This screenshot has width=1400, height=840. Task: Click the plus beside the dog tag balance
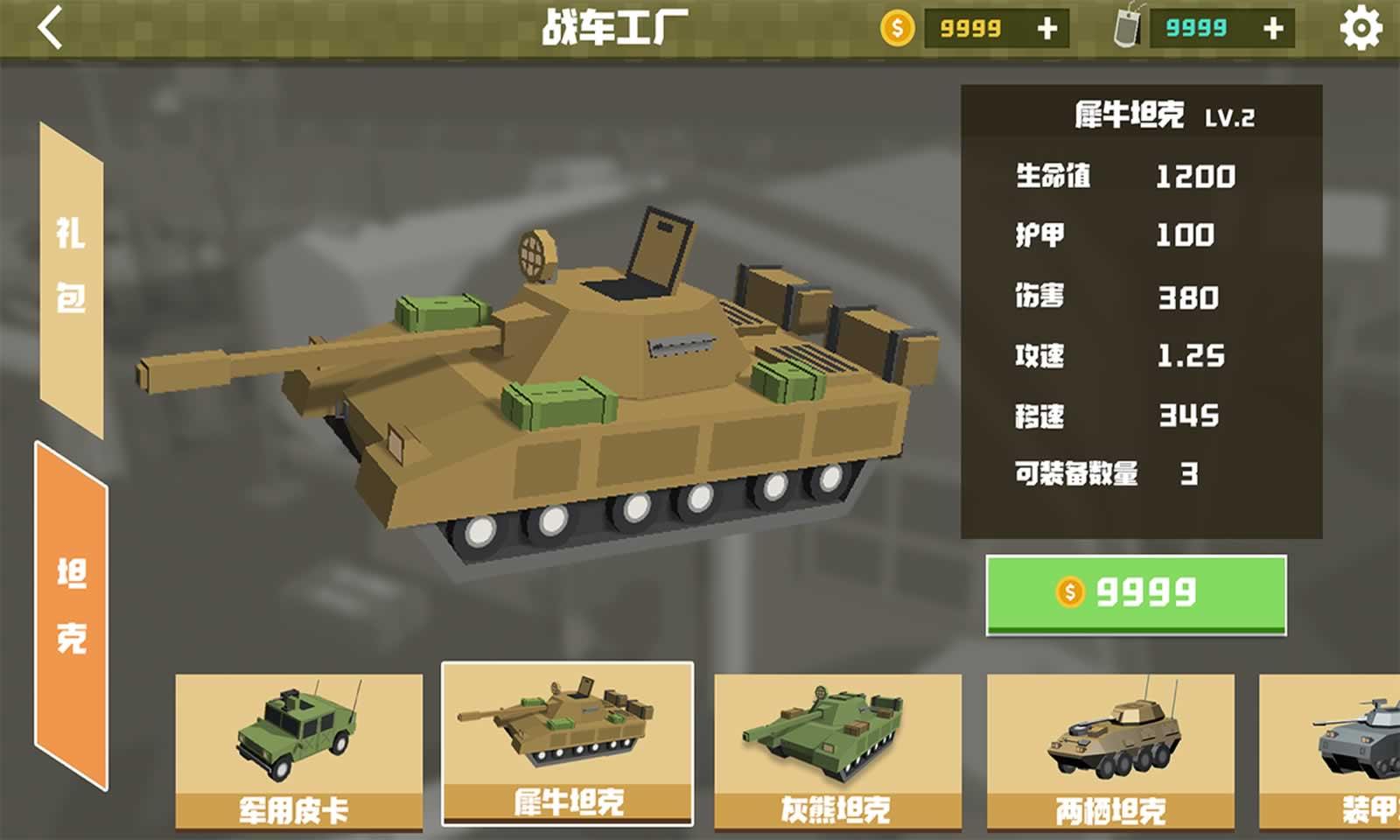(x=1270, y=28)
